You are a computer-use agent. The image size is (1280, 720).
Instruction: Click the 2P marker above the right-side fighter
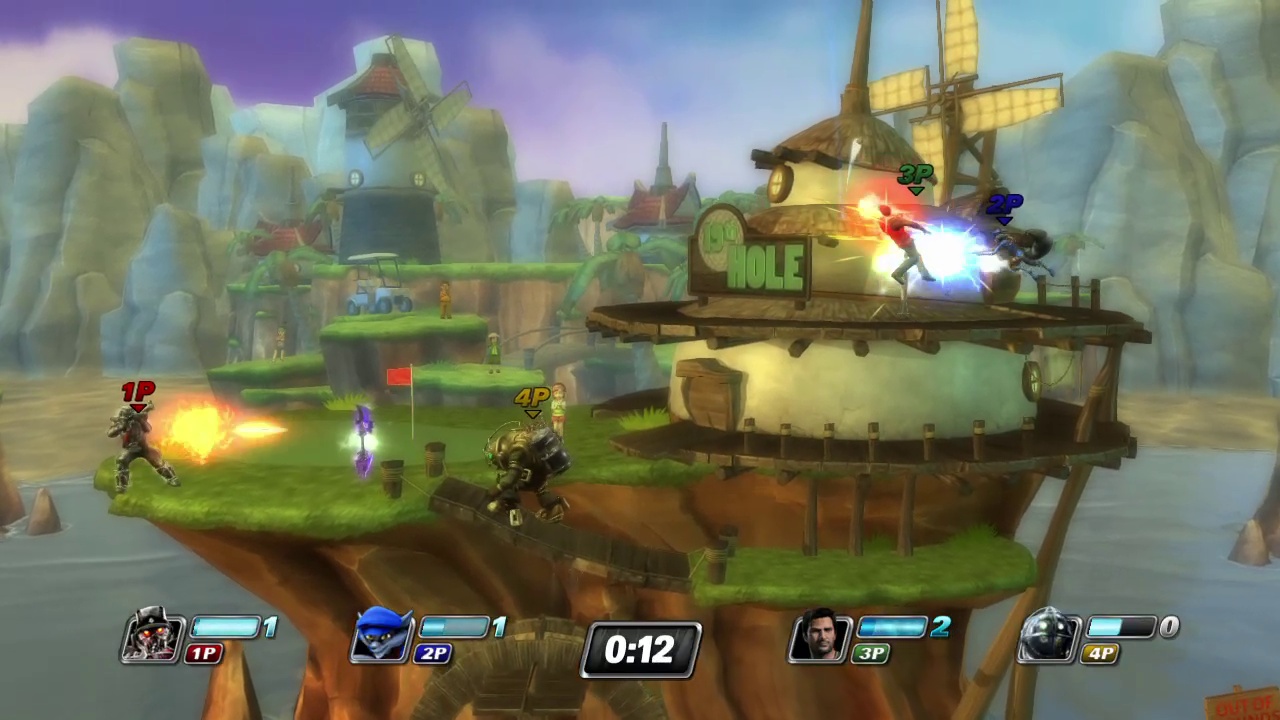coord(1005,205)
